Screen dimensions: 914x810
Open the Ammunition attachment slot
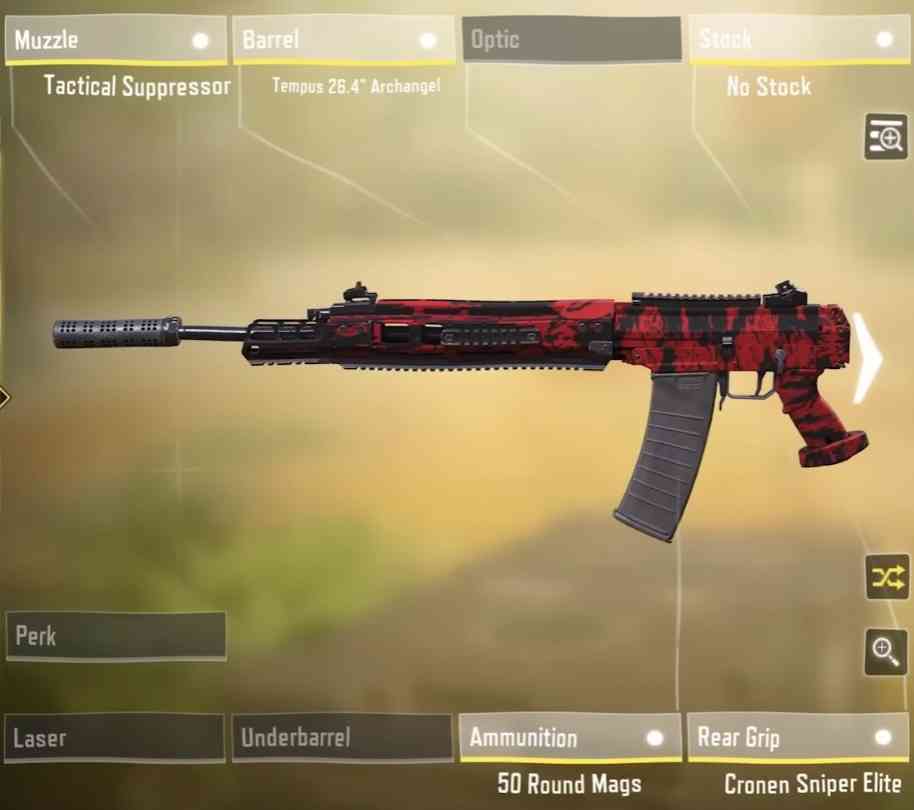[570, 739]
